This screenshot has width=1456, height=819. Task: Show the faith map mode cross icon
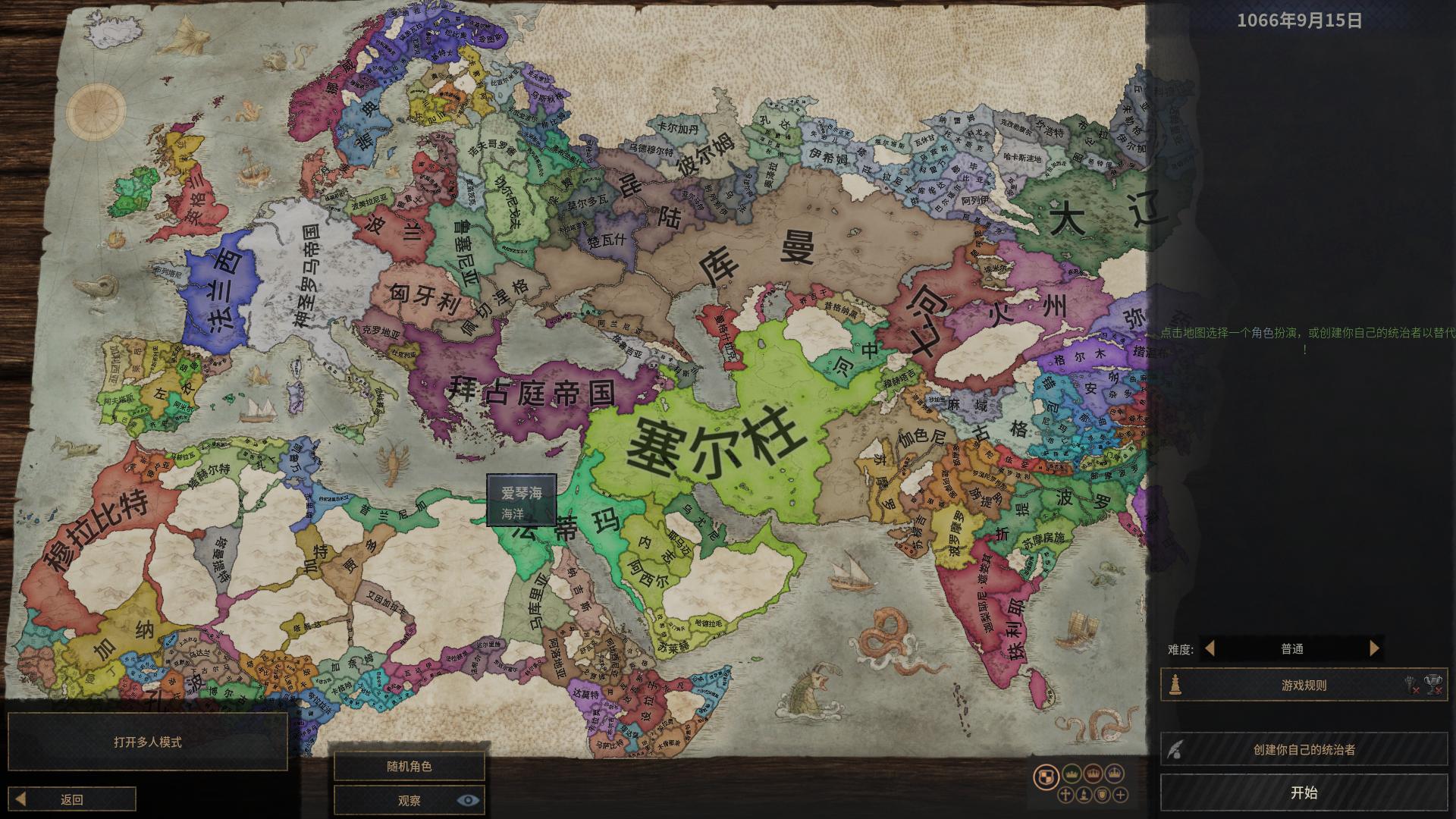pos(1065,795)
